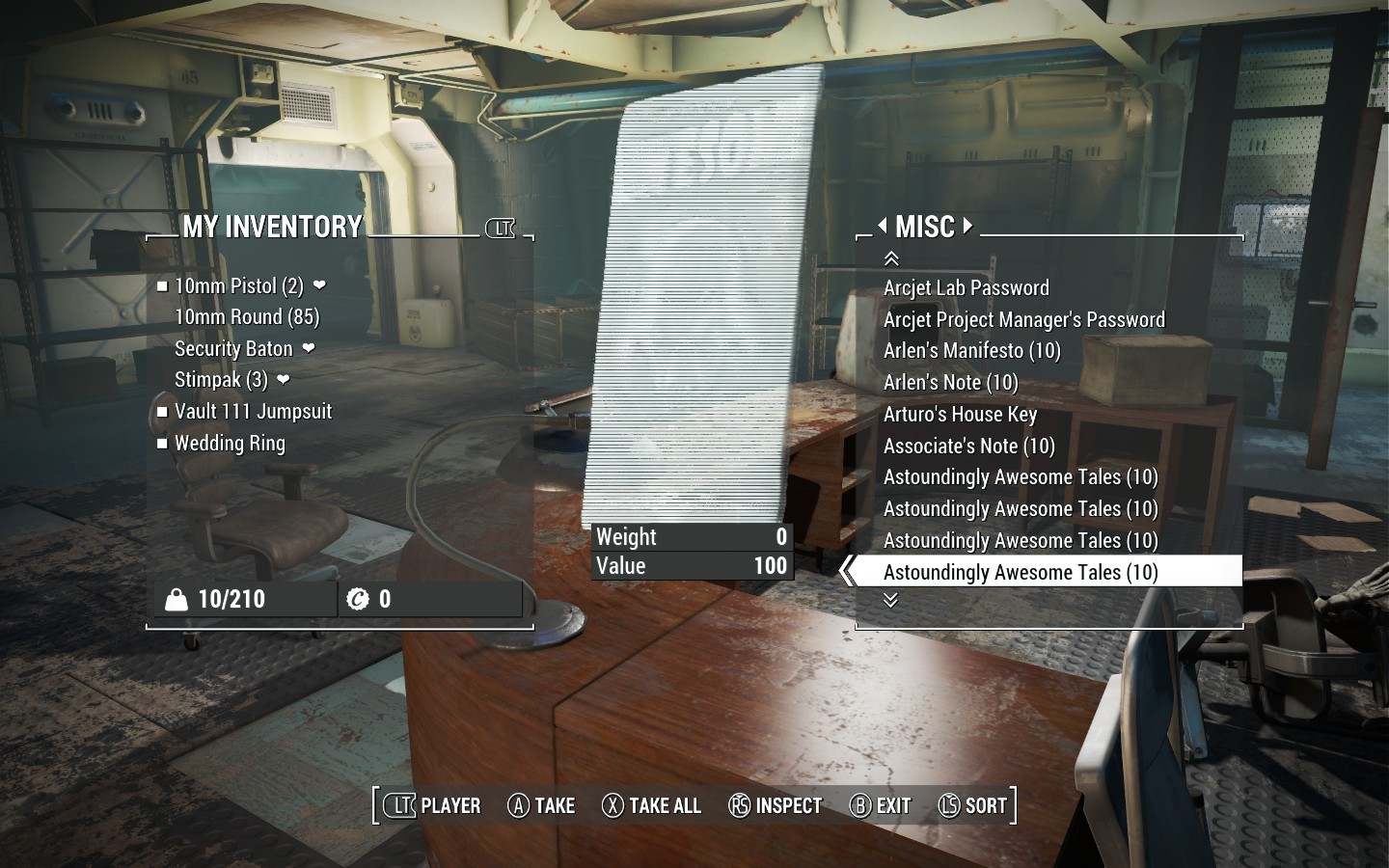Switch to previous category with left arrow
1389x868 pixels.
883,227
